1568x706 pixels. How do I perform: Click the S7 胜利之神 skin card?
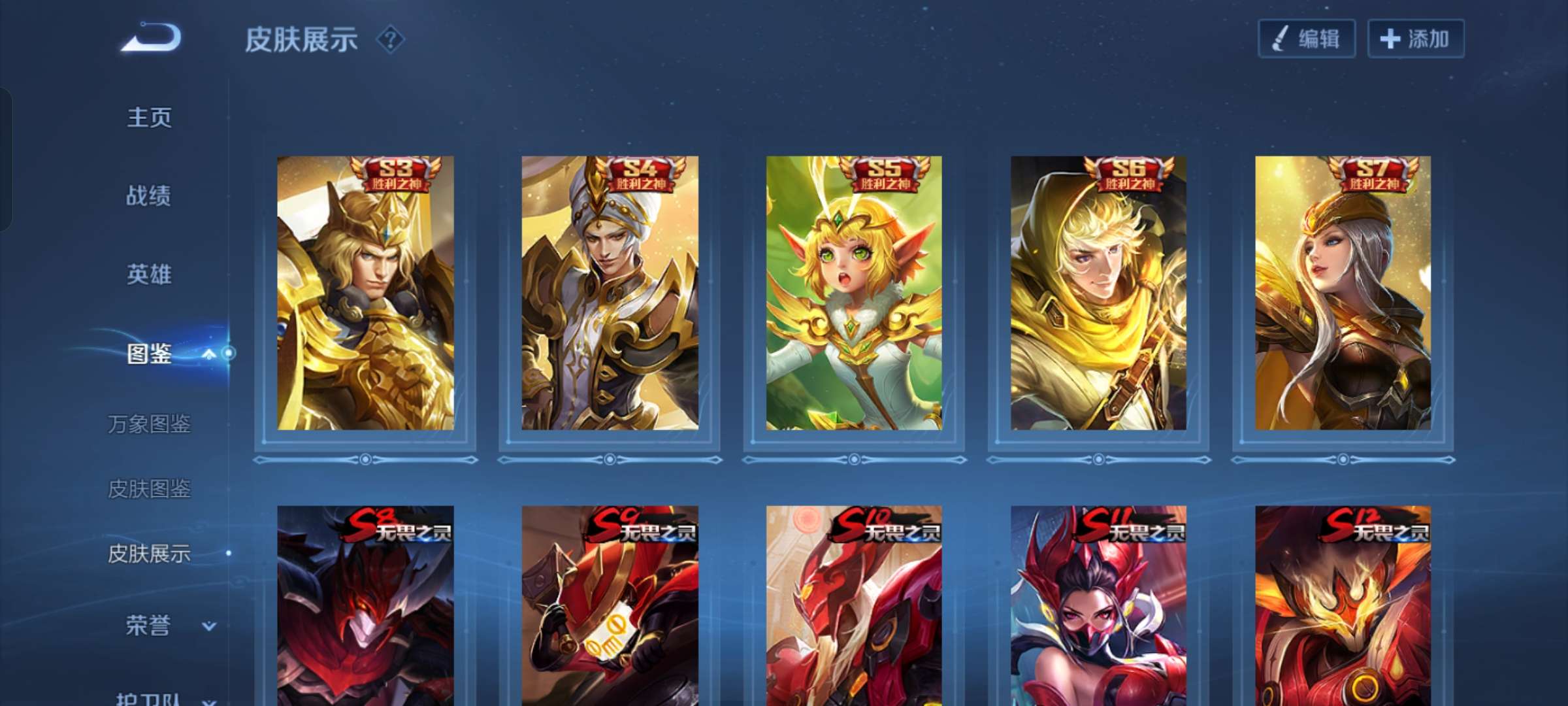[1343, 293]
